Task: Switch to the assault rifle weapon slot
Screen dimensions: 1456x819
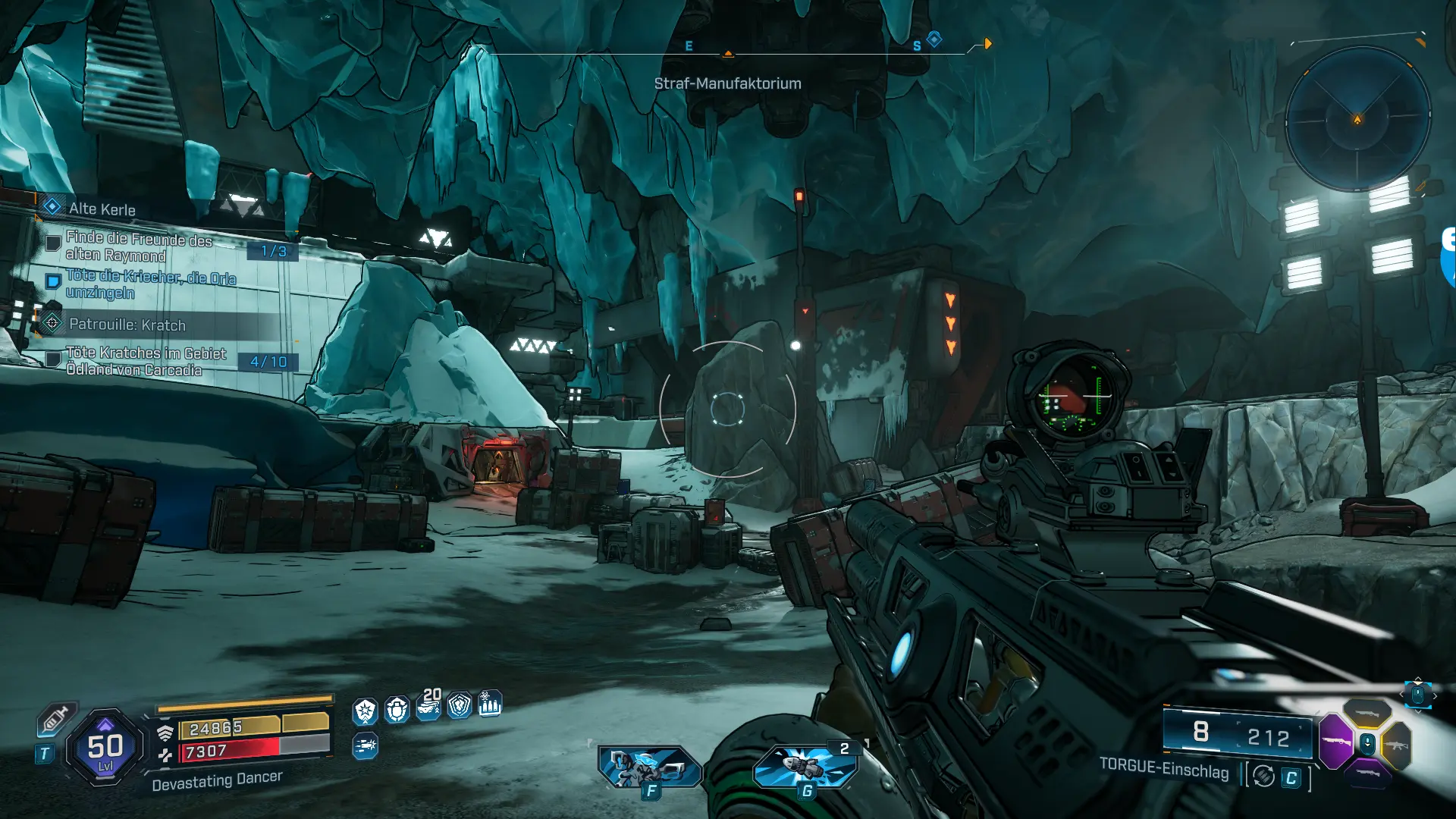Action: tap(1397, 745)
